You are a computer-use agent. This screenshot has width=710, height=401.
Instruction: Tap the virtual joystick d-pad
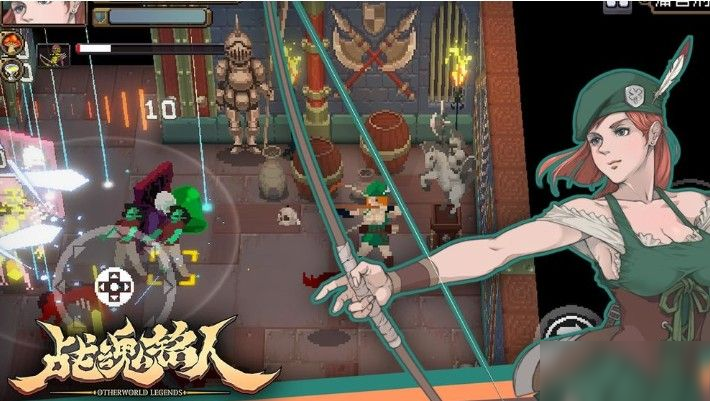click(x=112, y=287)
